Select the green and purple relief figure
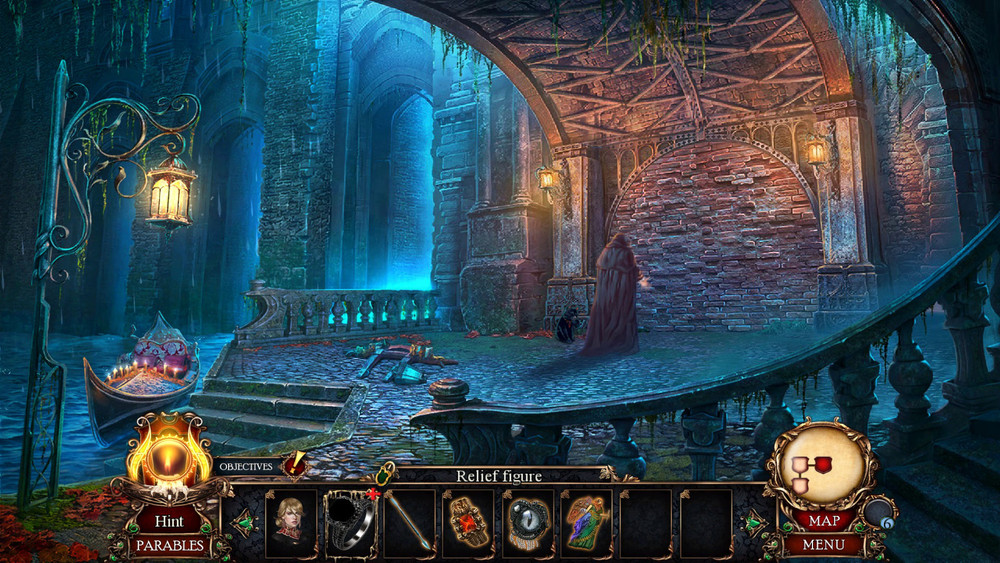This screenshot has width=1000, height=563. [x=586, y=523]
